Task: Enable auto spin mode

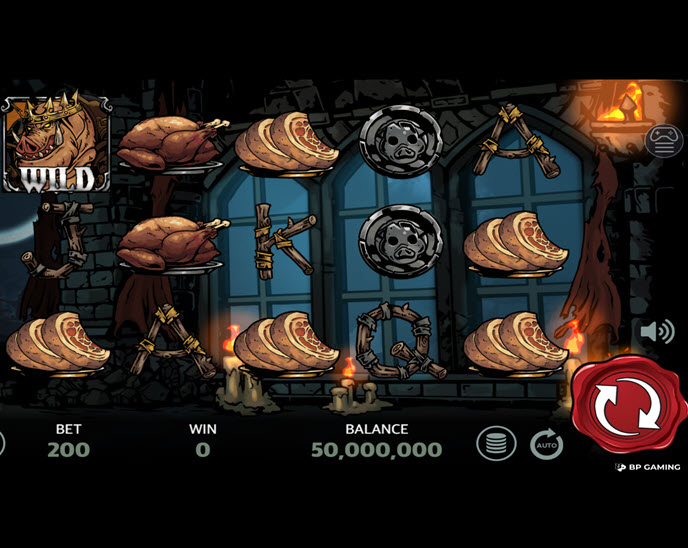Action: coord(547,443)
